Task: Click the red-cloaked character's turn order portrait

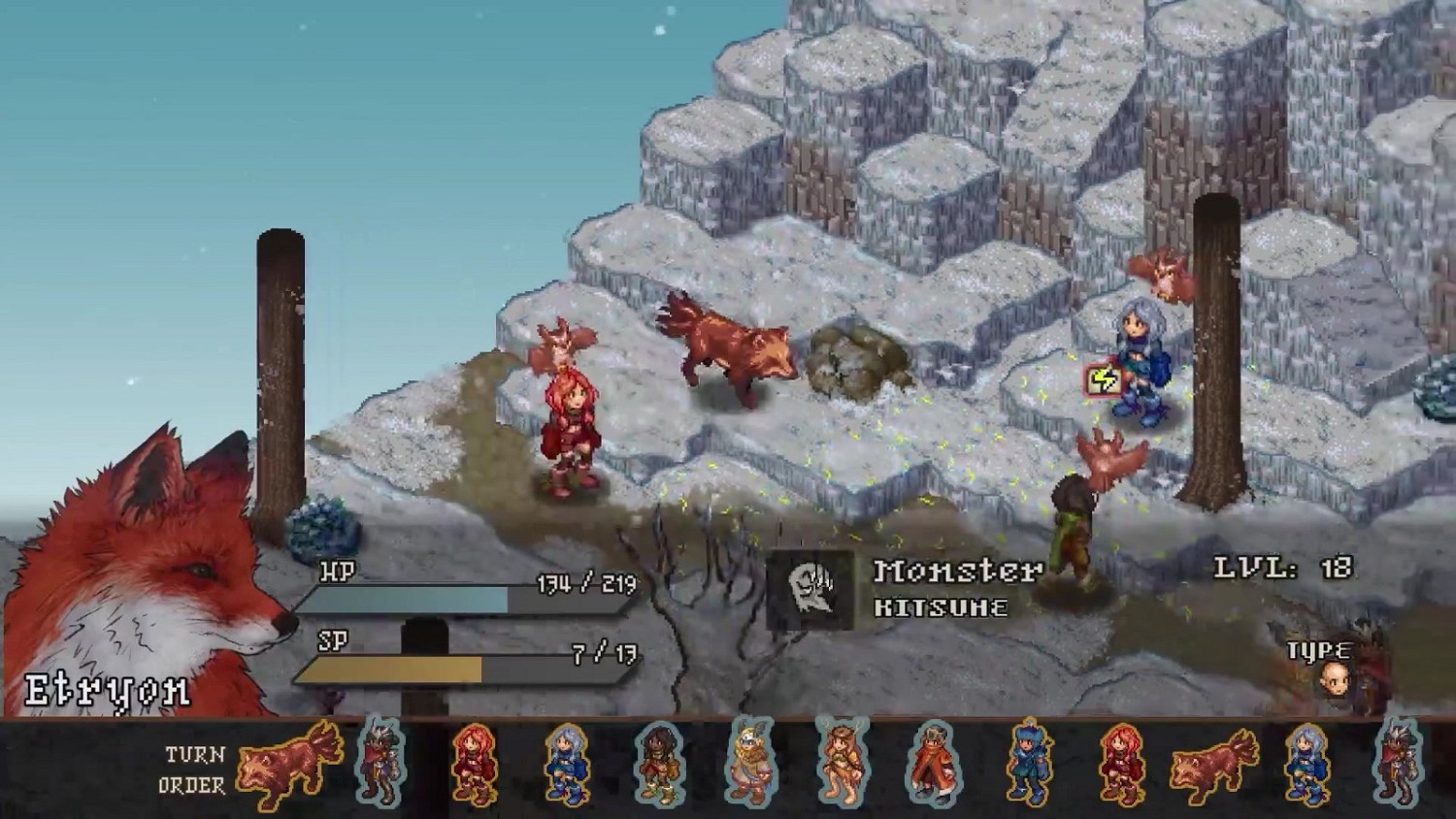Action: coord(934,767)
